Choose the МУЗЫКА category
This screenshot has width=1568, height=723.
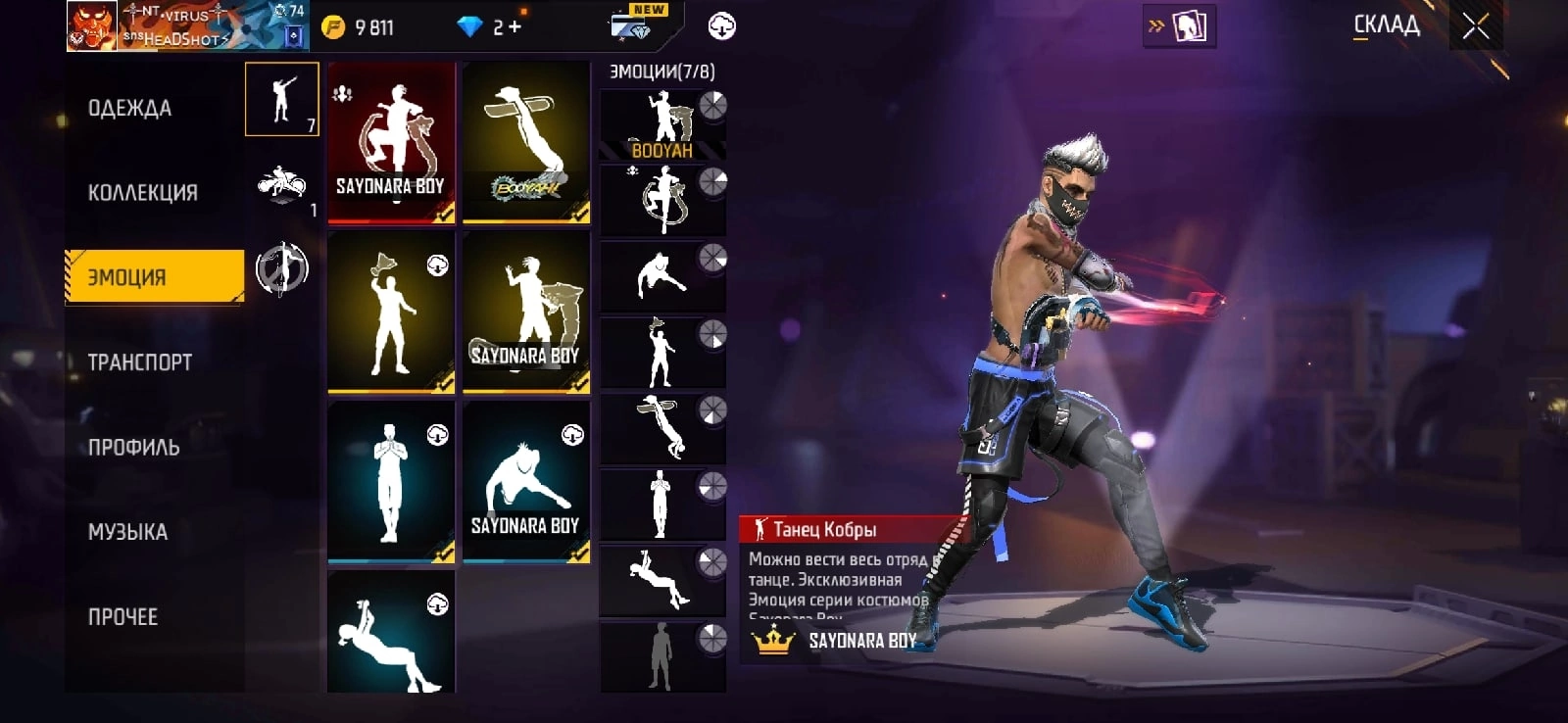pos(128,532)
